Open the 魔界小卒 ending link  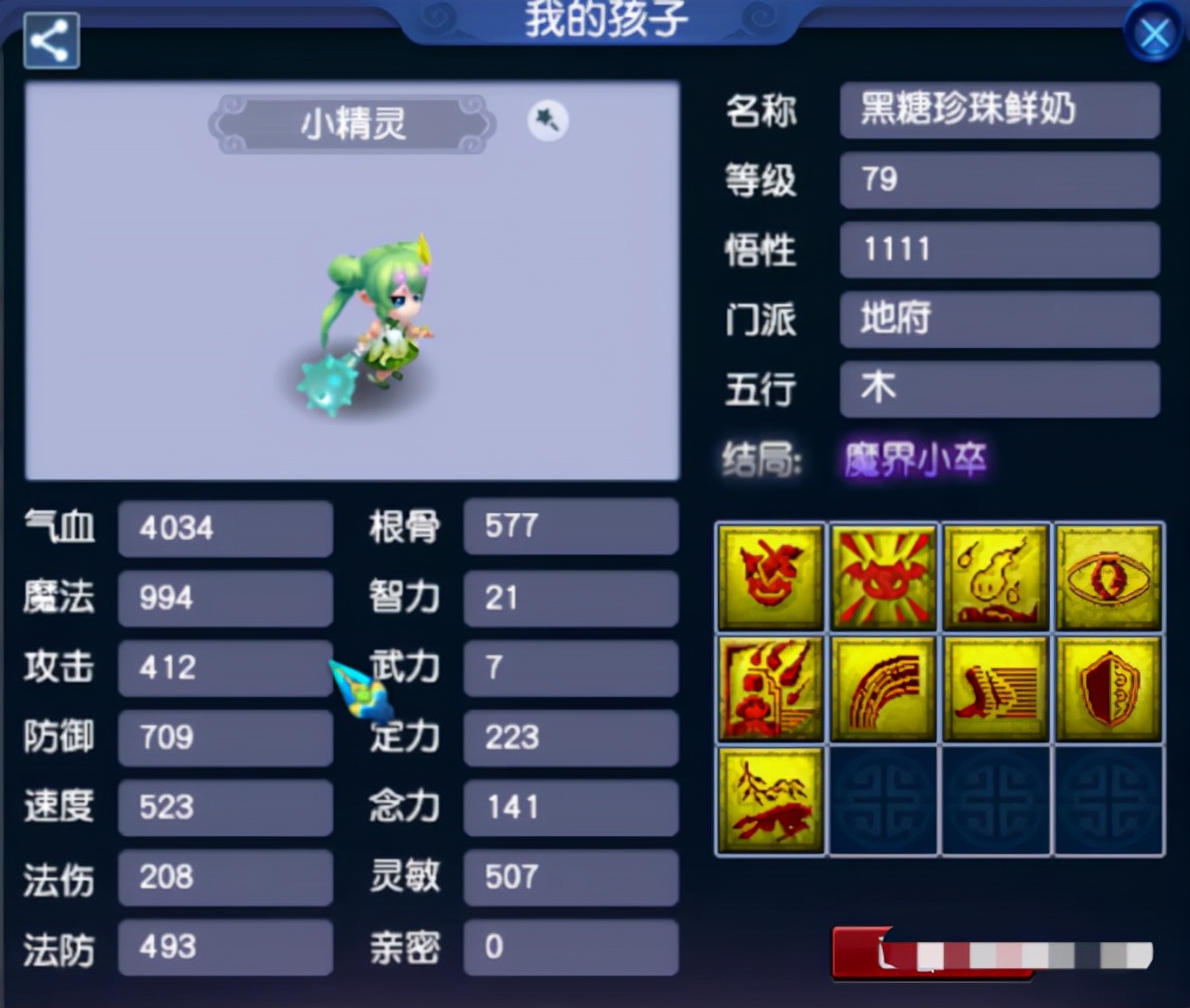coord(914,459)
